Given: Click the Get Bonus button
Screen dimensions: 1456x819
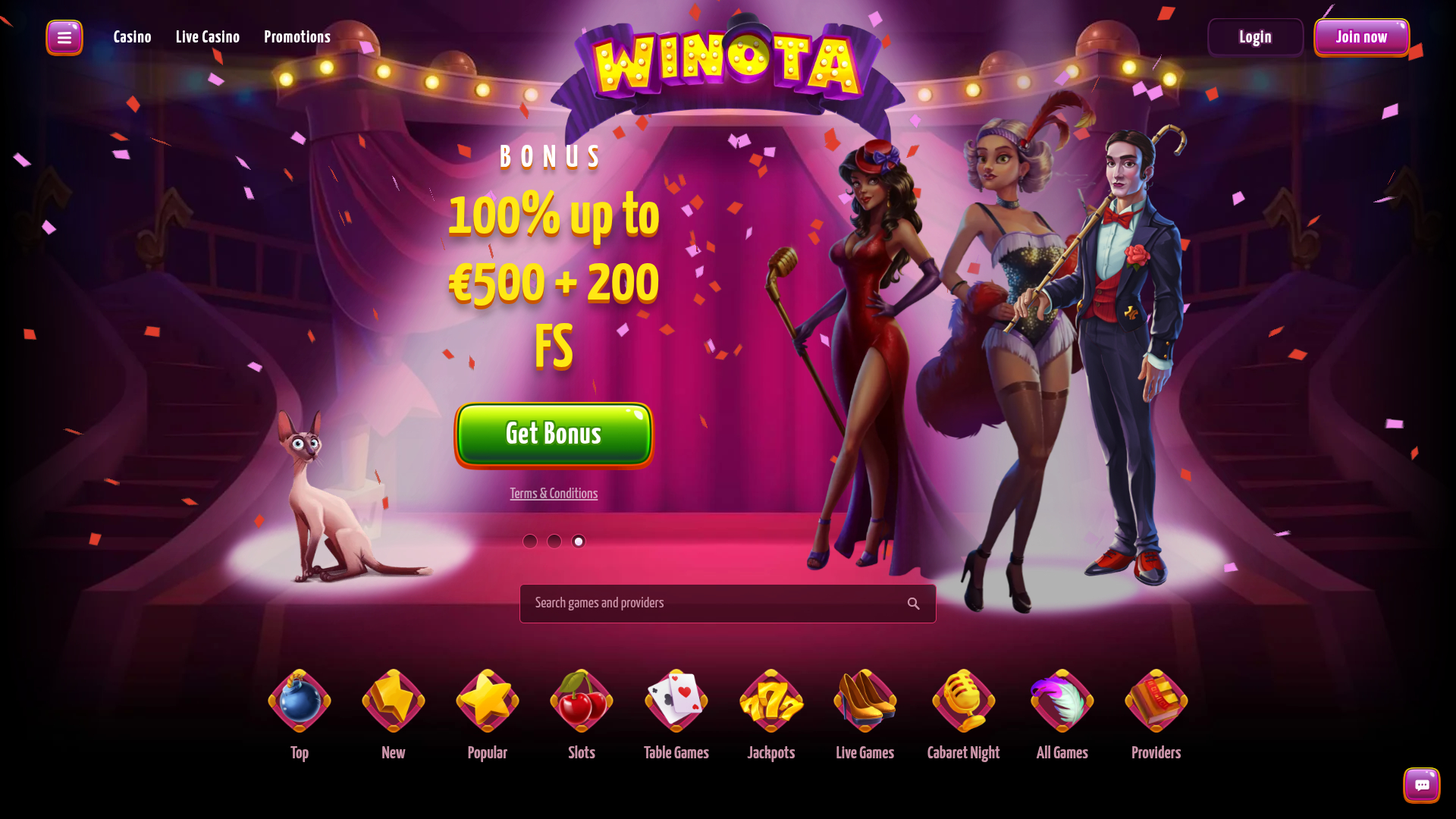Looking at the screenshot, I should [x=553, y=435].
